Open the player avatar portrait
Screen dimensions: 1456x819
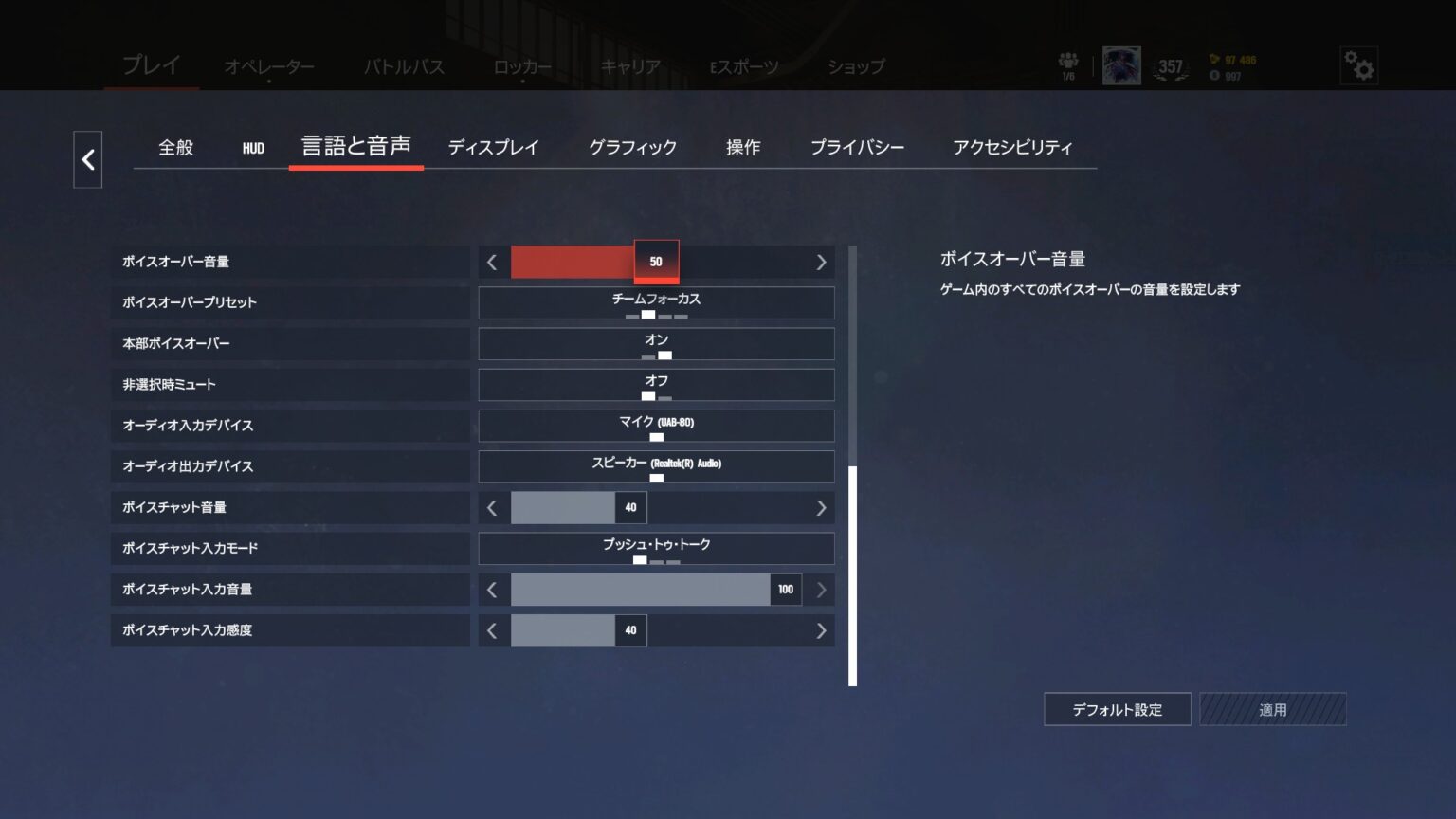[x=1121, y=66]
